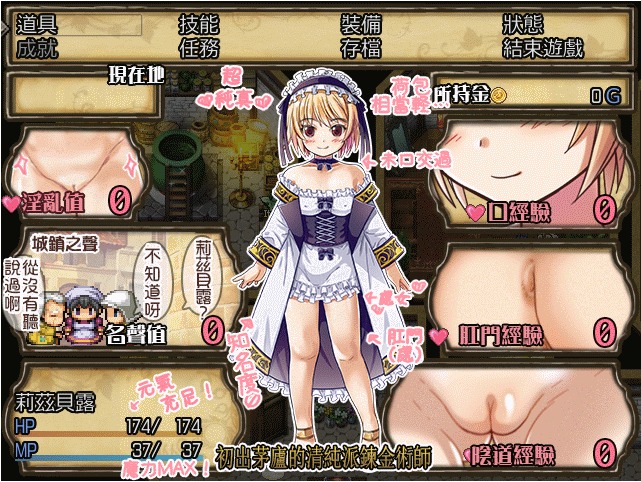Choose 結束遊戲 to end game
Viewport: 641px width, 482px height.
541,46
